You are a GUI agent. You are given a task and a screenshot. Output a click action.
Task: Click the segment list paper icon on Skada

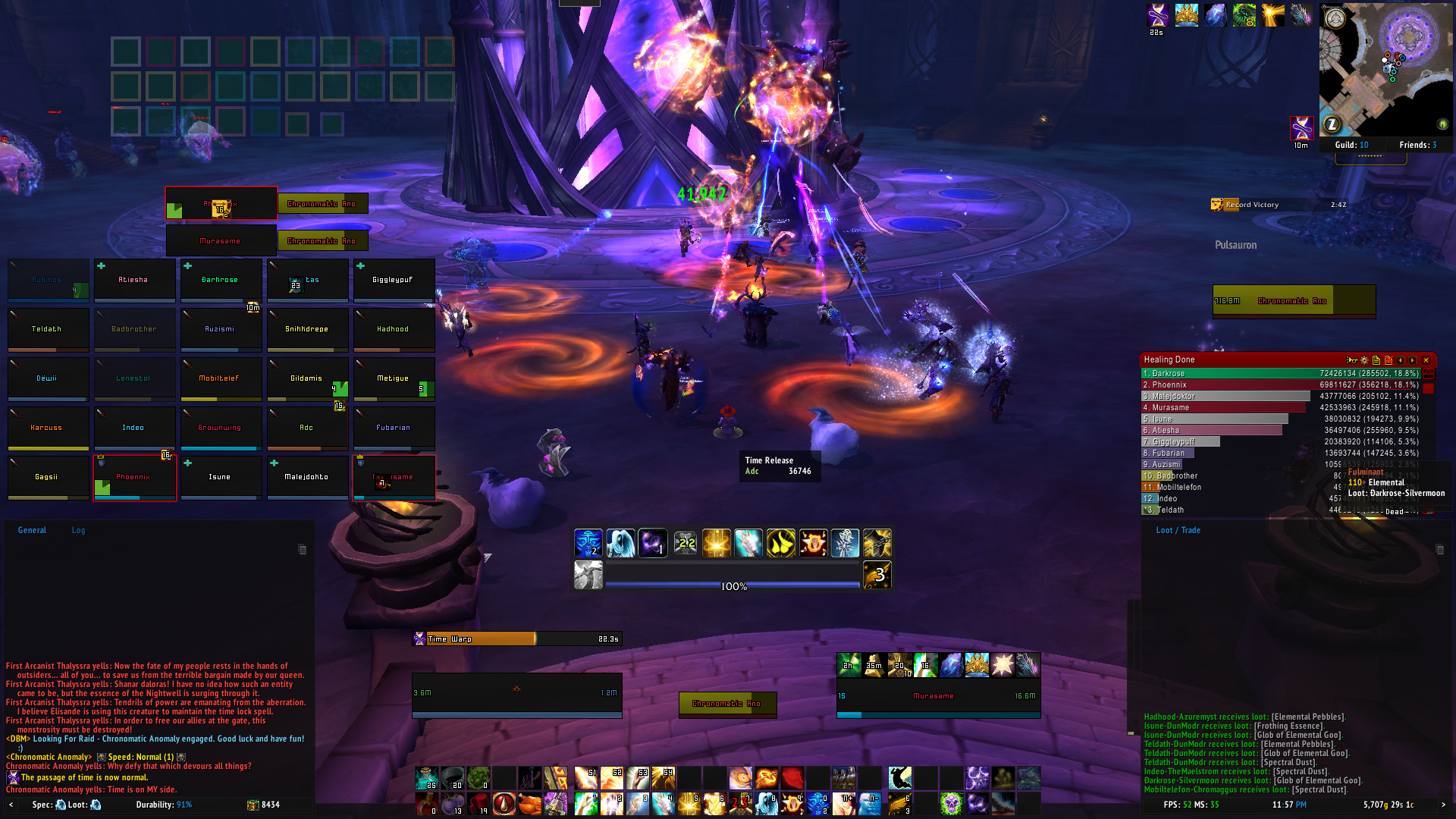pos(1376,360)
